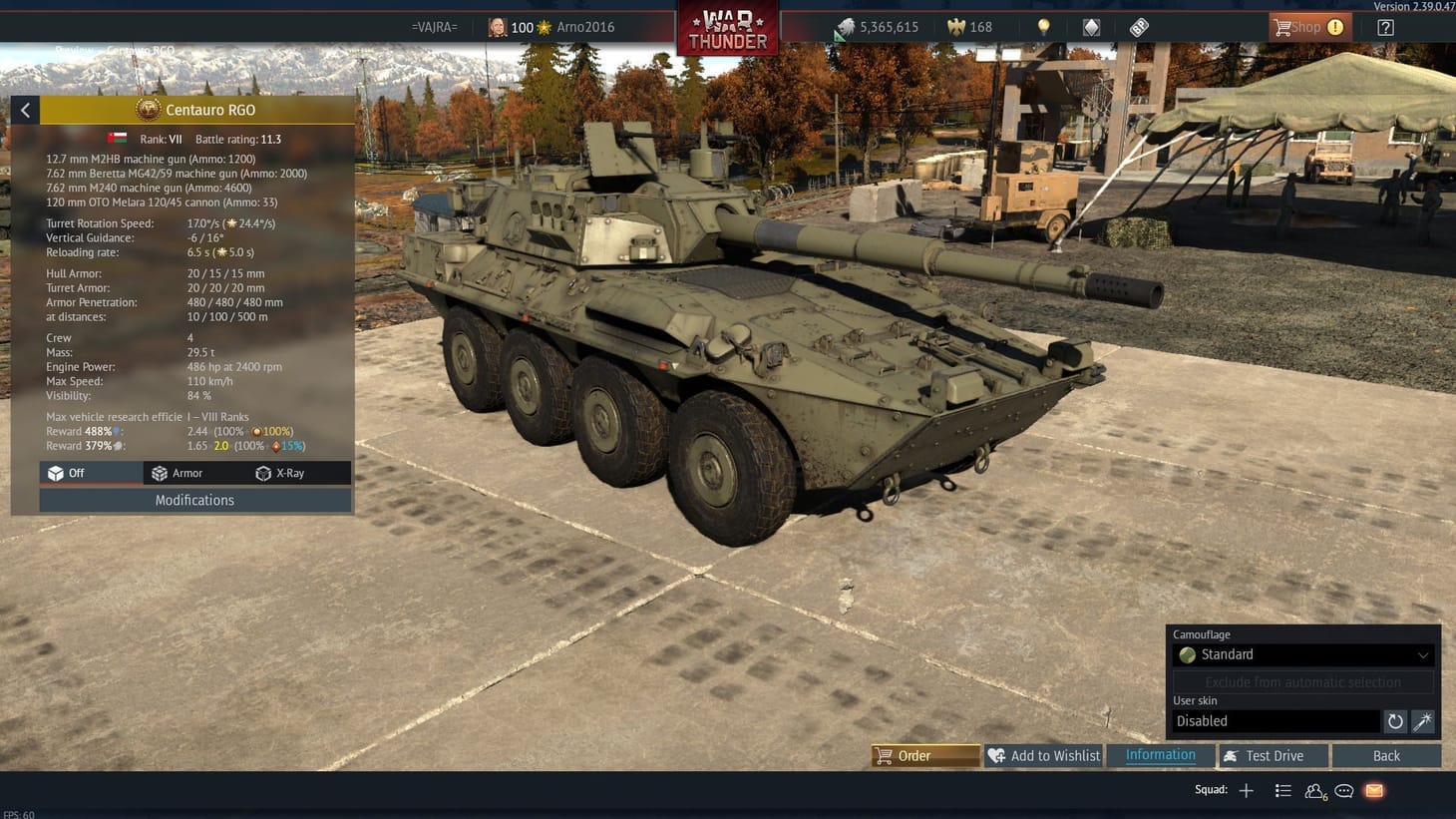Open the squad list icon
1456x819 pixels.
click(x=1283, y=790)
